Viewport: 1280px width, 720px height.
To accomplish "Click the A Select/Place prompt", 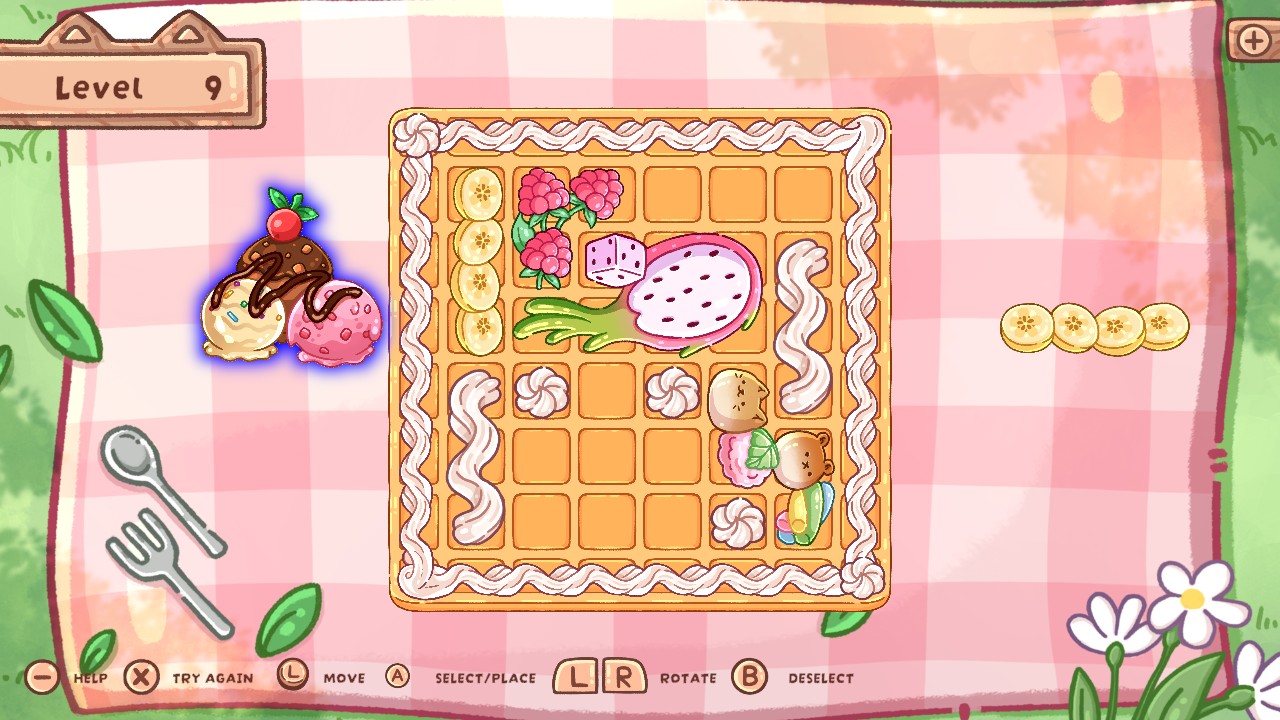I will pos(398,676).
